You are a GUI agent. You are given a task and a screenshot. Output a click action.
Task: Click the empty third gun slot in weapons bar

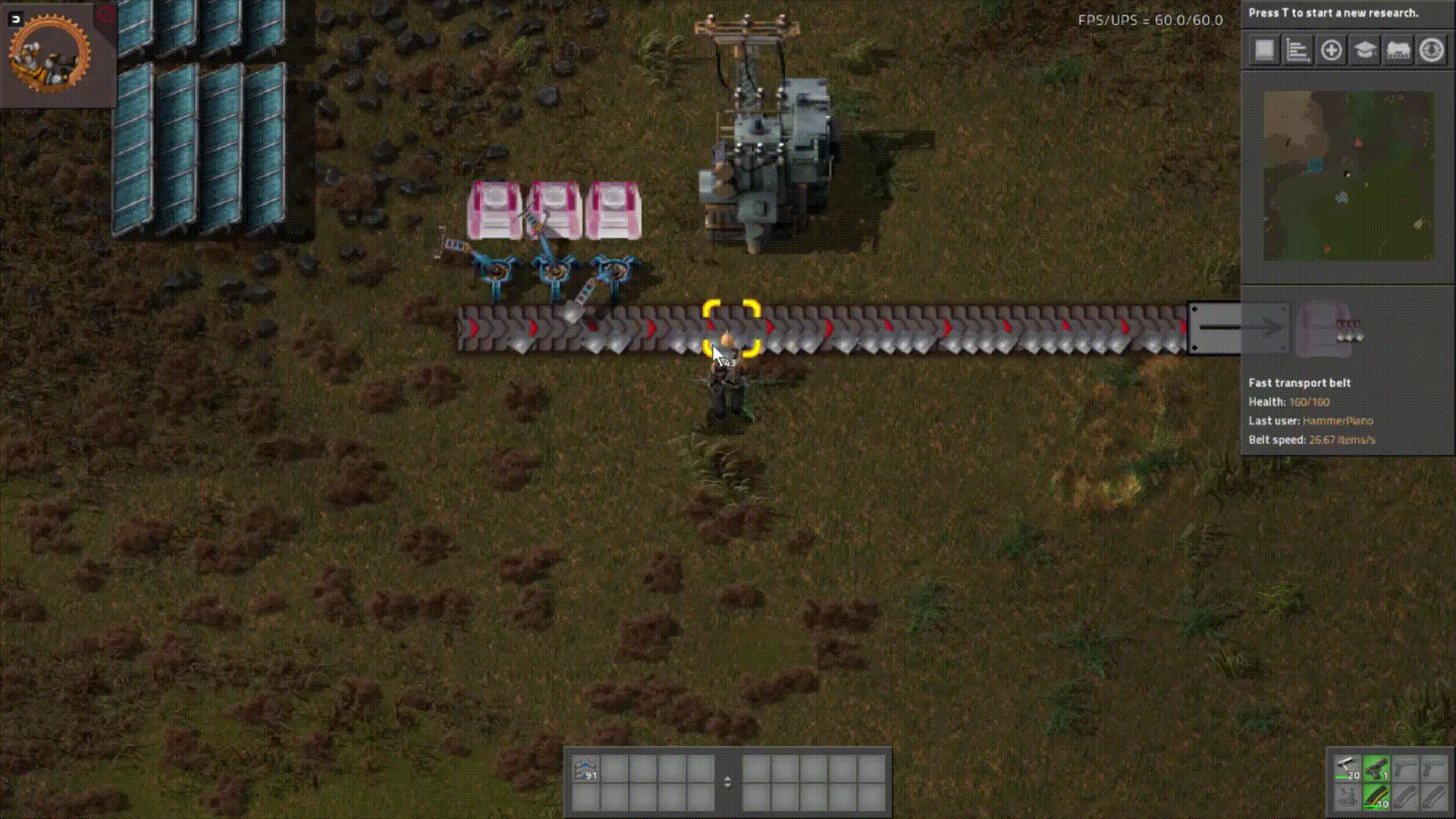tap(1404, 767)
